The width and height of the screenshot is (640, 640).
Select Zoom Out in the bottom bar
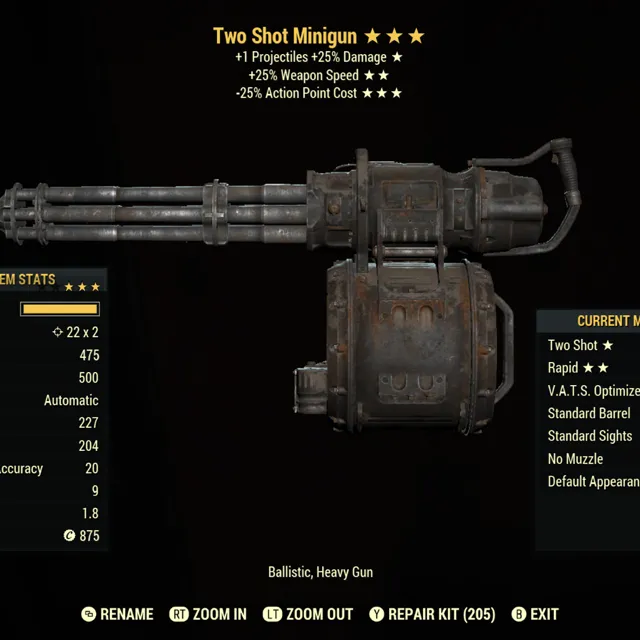tap(308, 614)
